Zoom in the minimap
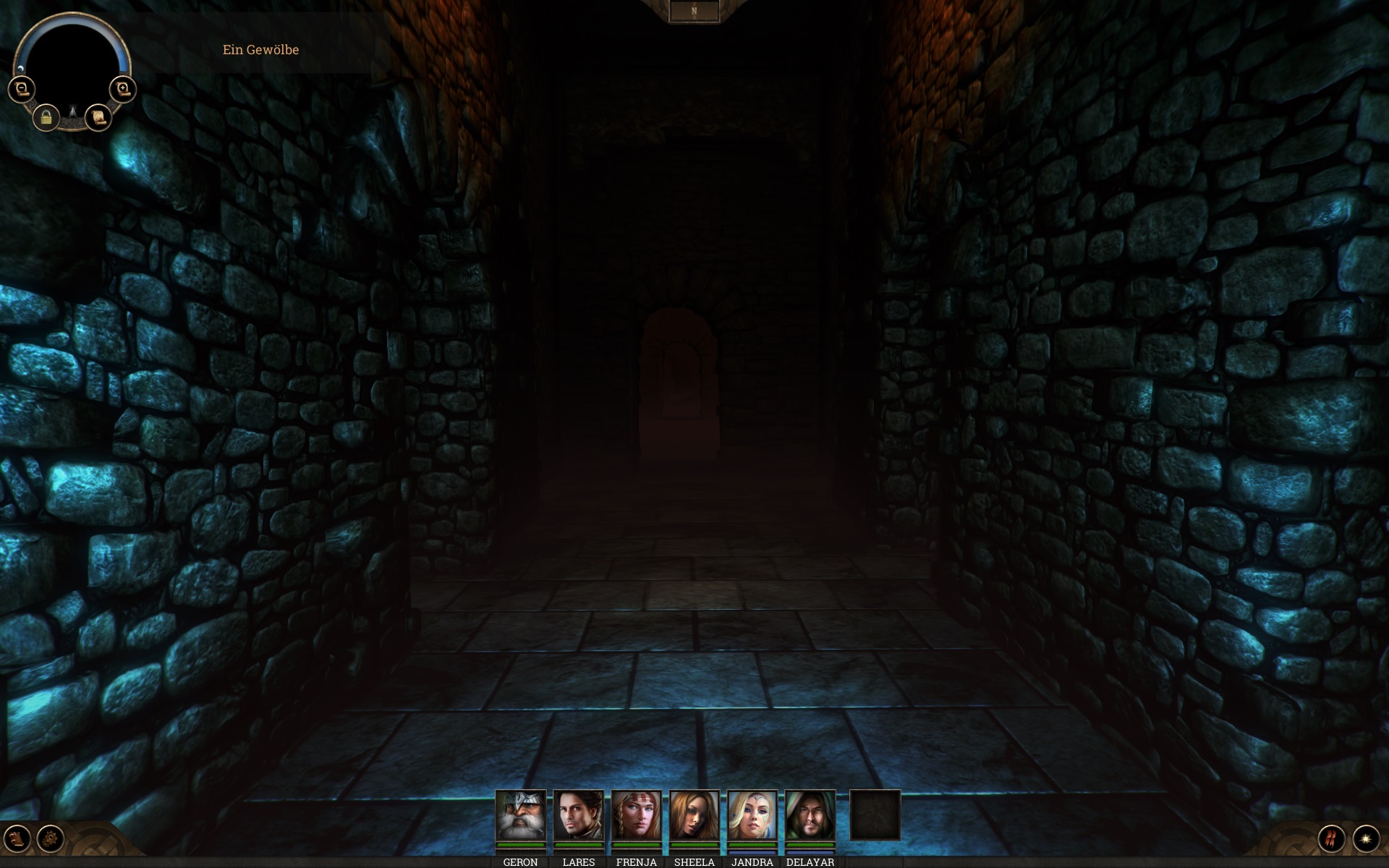The height and width of the screenshot is (868, 1389). [123, 90]
